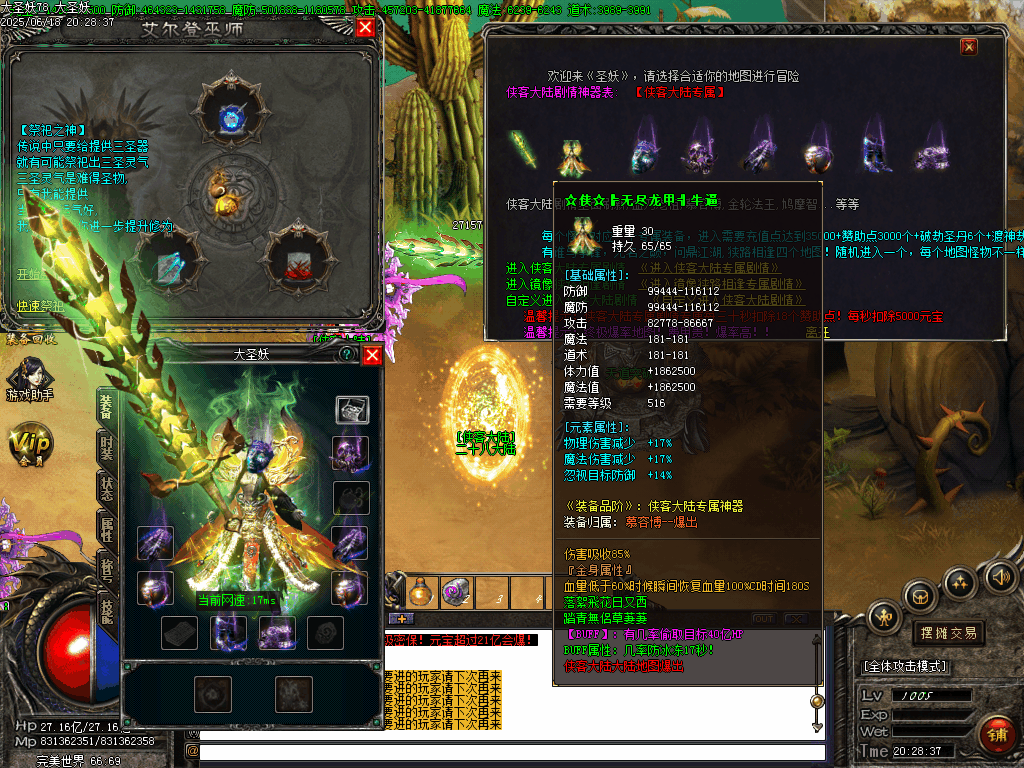Image resolution: width=1024 pixels, height=768 pixels.
Task: Close the 艾尔登巫师 sacrifice window
Action: pyautogui.click(x=365, y=27)
